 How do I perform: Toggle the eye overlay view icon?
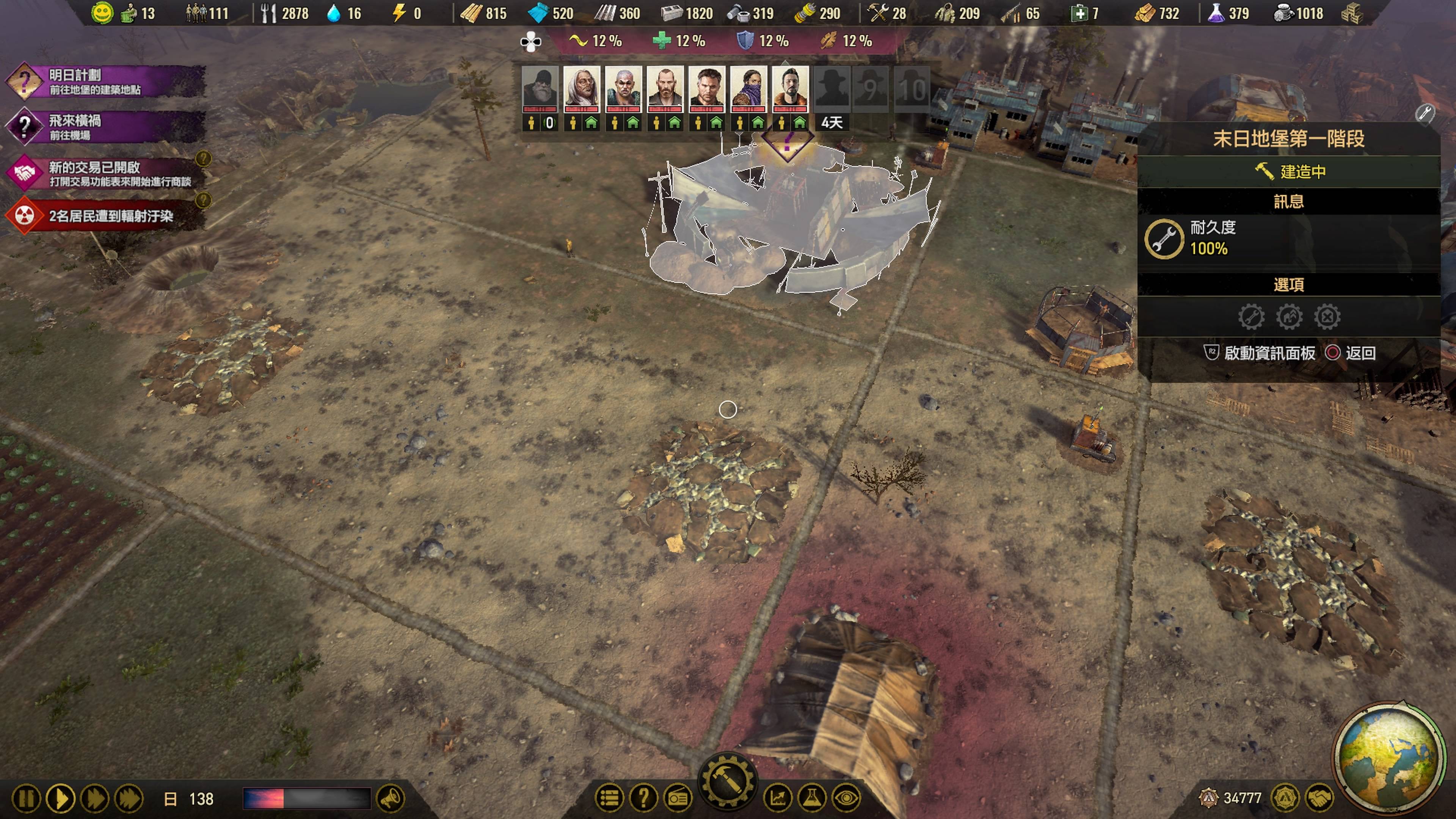click(846, 798)
